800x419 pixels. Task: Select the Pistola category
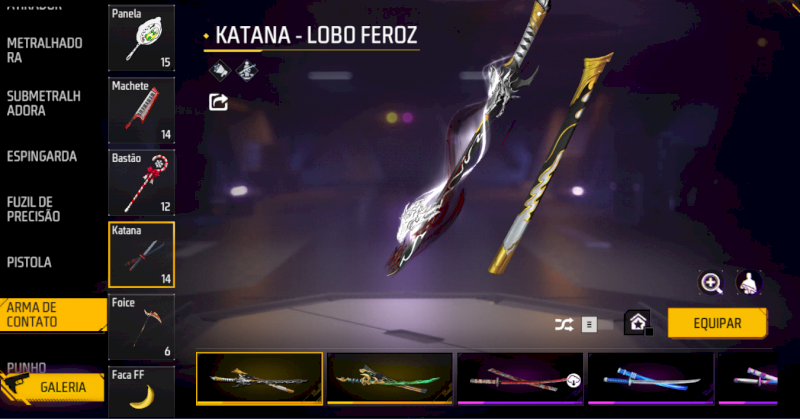coord(29,262)
